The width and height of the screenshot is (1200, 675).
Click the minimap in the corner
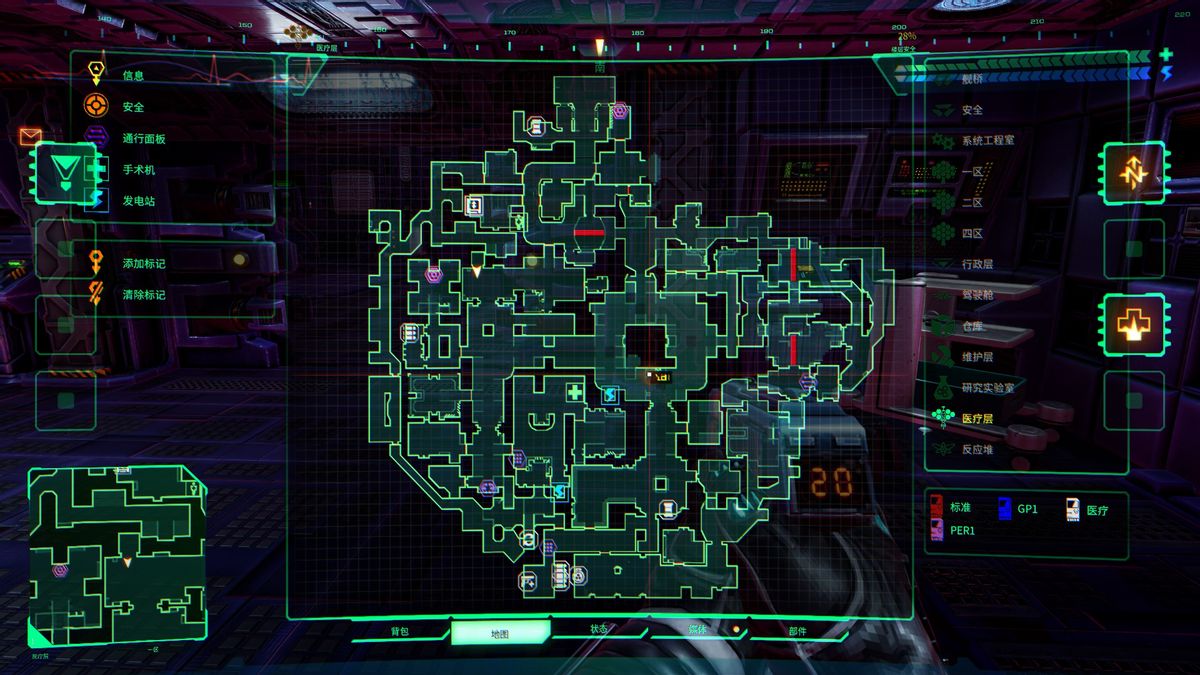117,555
